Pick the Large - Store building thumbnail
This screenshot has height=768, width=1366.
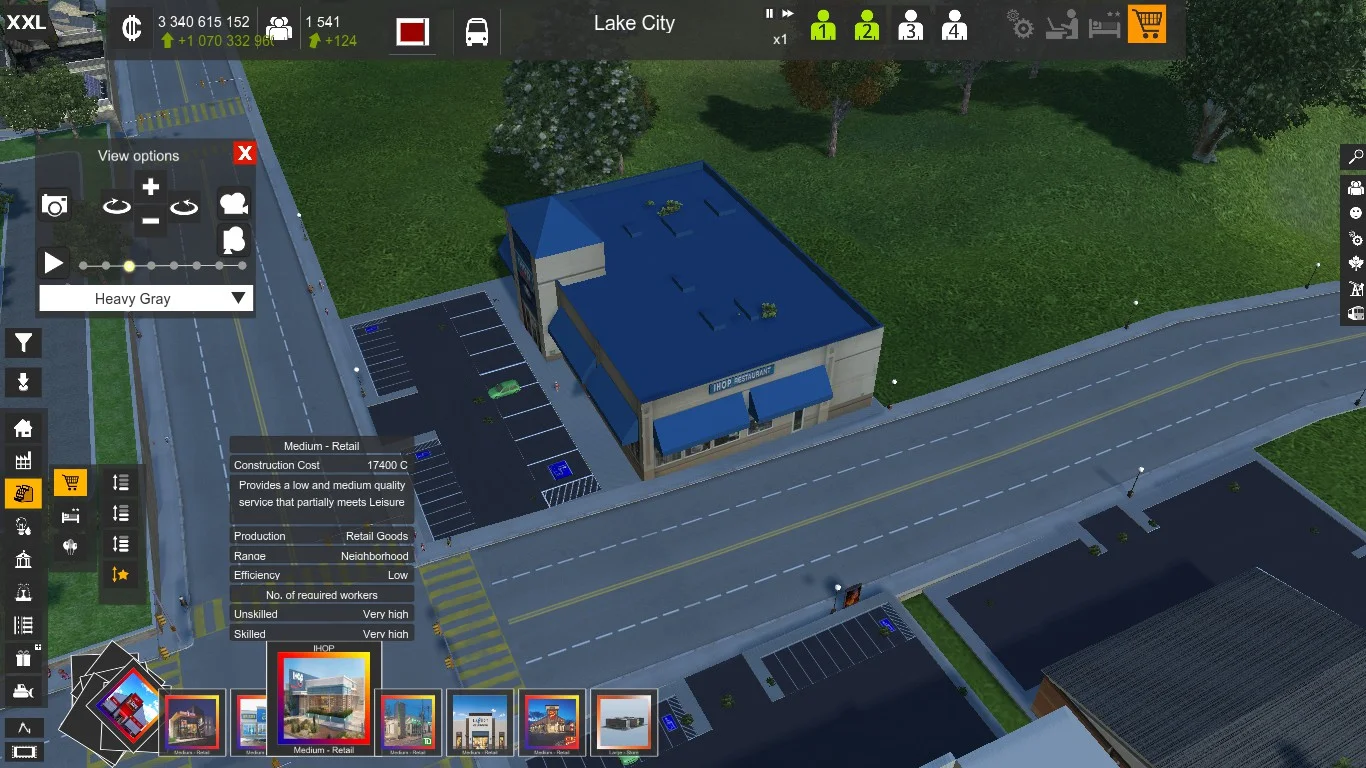[624, 720]
